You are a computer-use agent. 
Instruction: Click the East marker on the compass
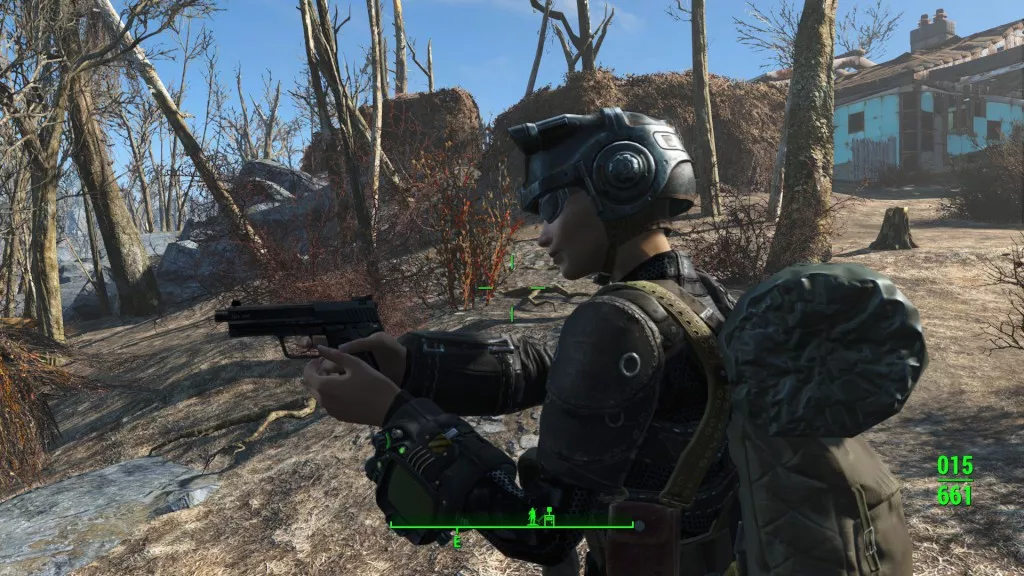[456, 540]
